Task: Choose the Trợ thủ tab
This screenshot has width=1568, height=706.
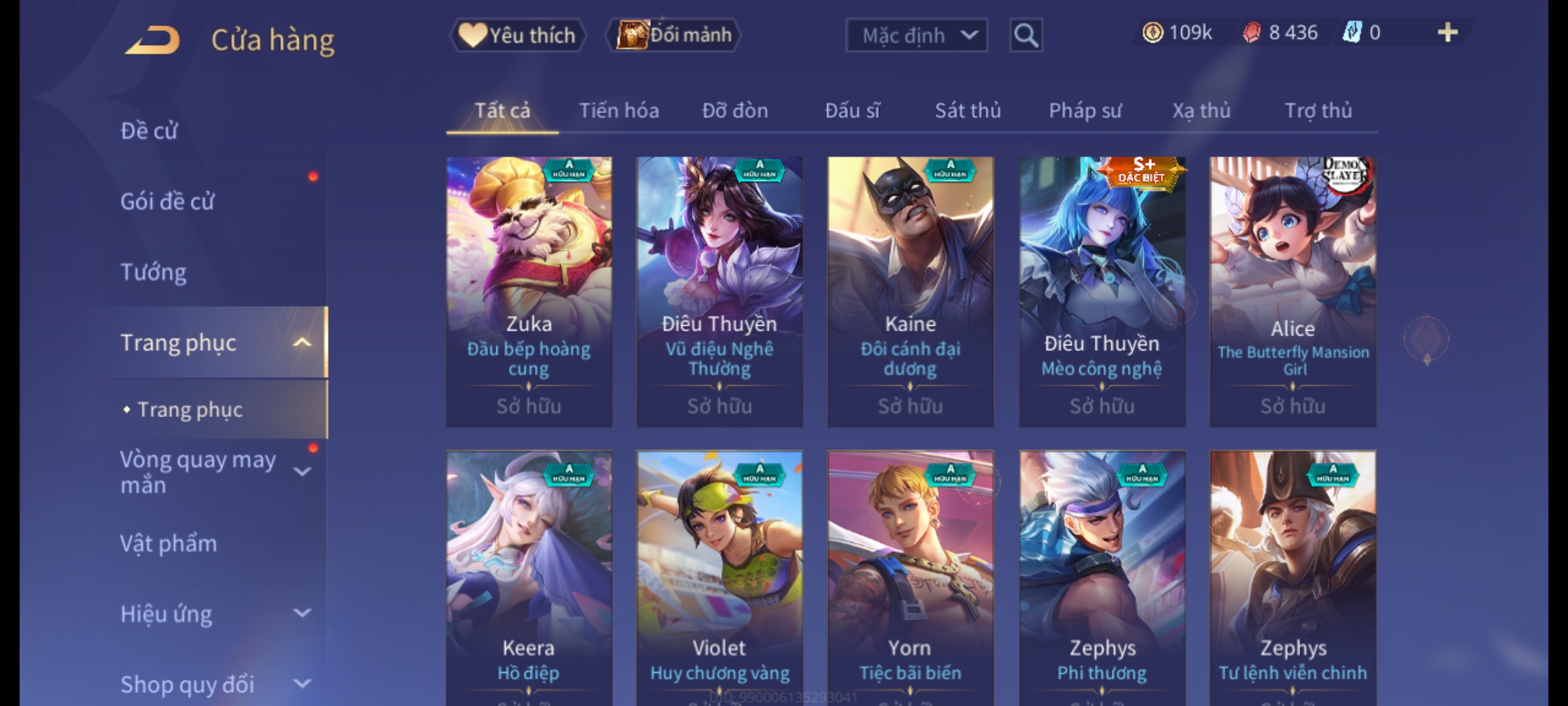Action: [1318, 110]
